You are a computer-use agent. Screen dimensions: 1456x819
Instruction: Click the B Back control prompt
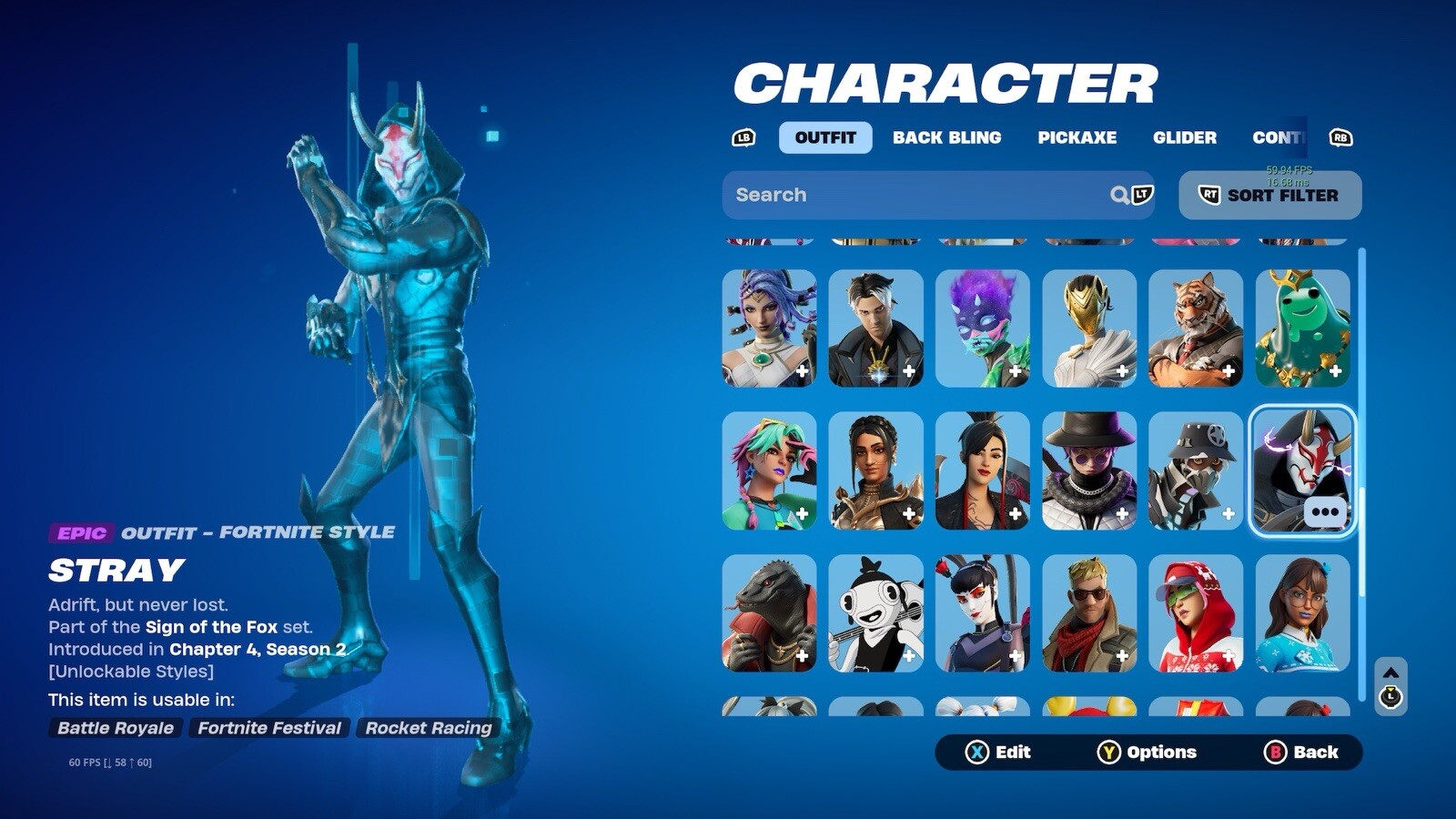pos(1300,753)
